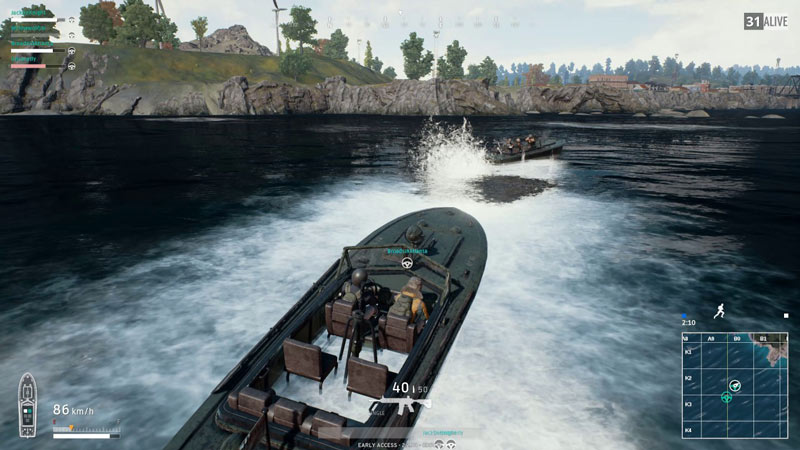Viewport: 800px width, 450px height.
Task: Click the running man zone indicator
Action: [x=719, y=312]
